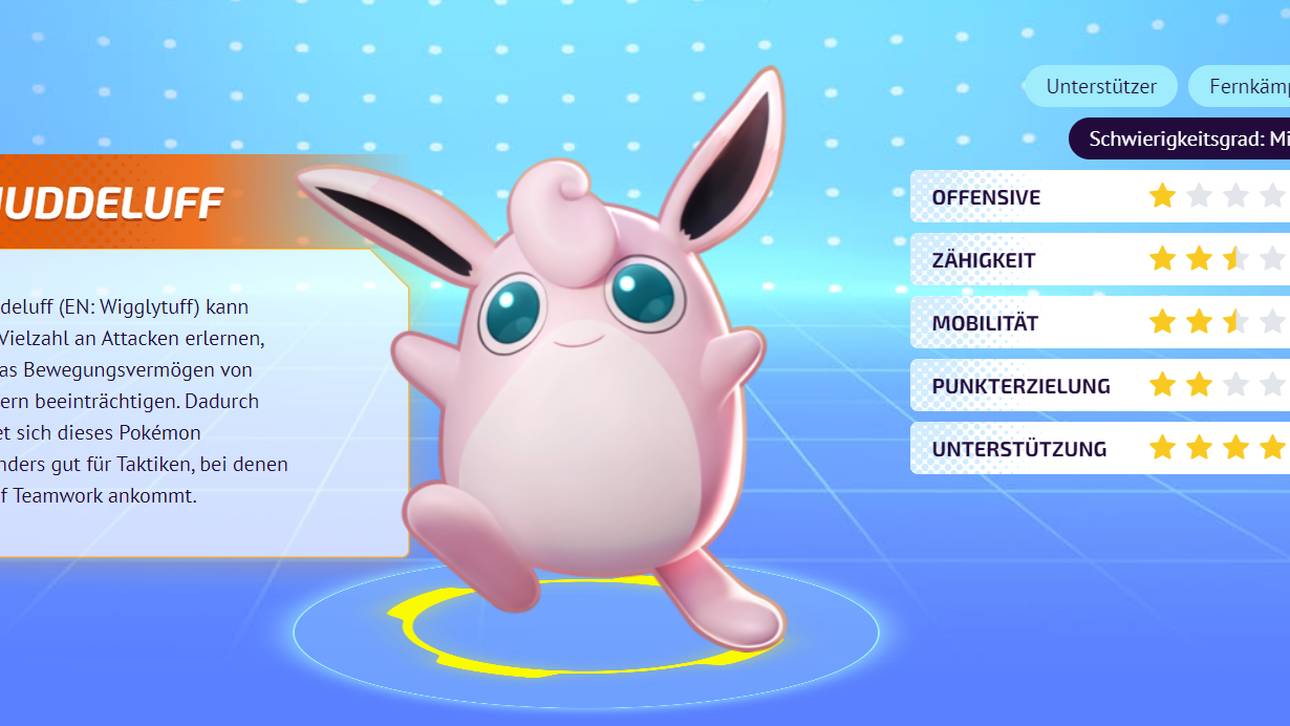The height and width of the screenshot is (726, 1290).
Task: Open the Unterstützer role filter
Action: coord(1100,86)
